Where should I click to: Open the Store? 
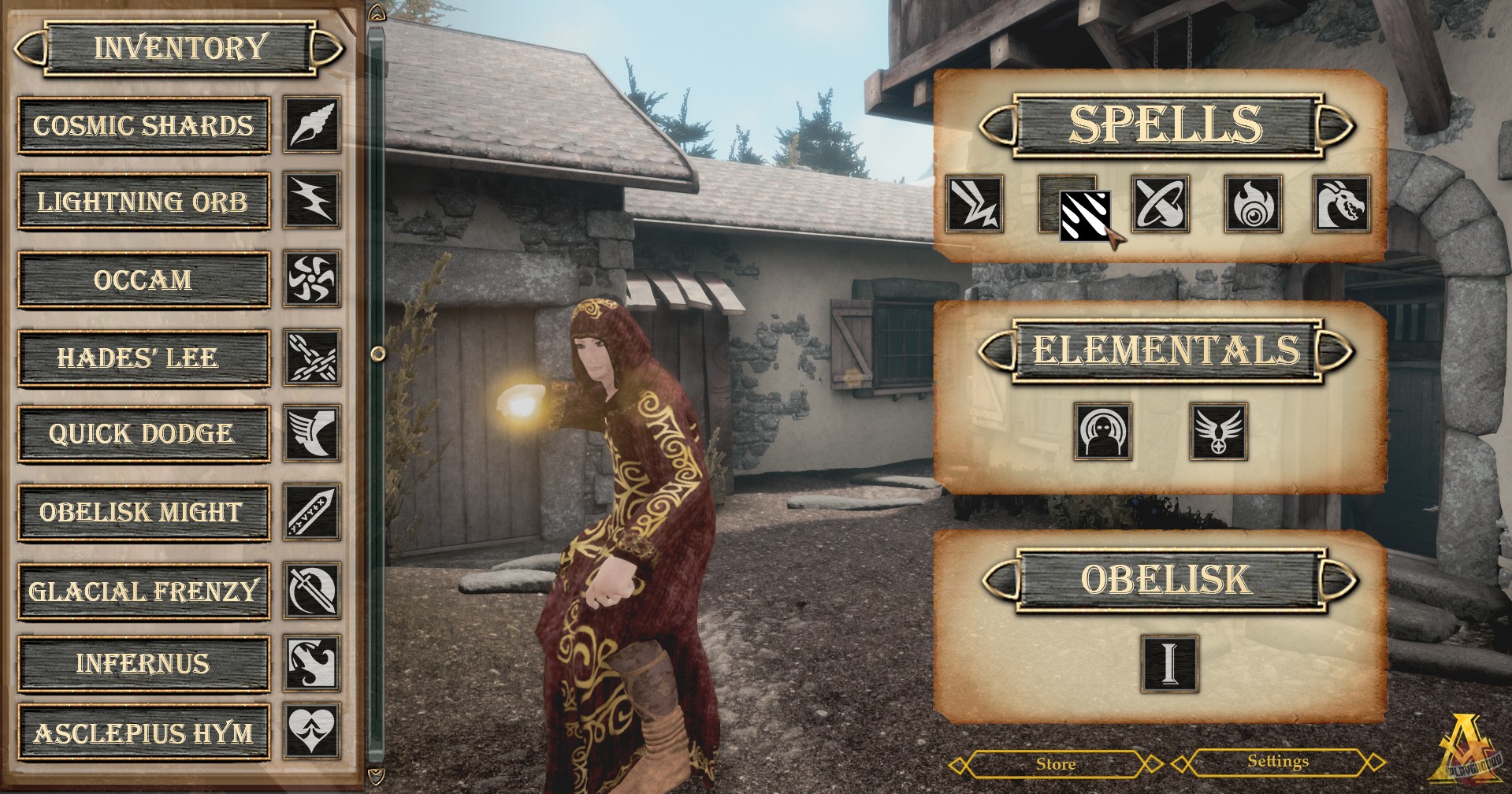1055,764
